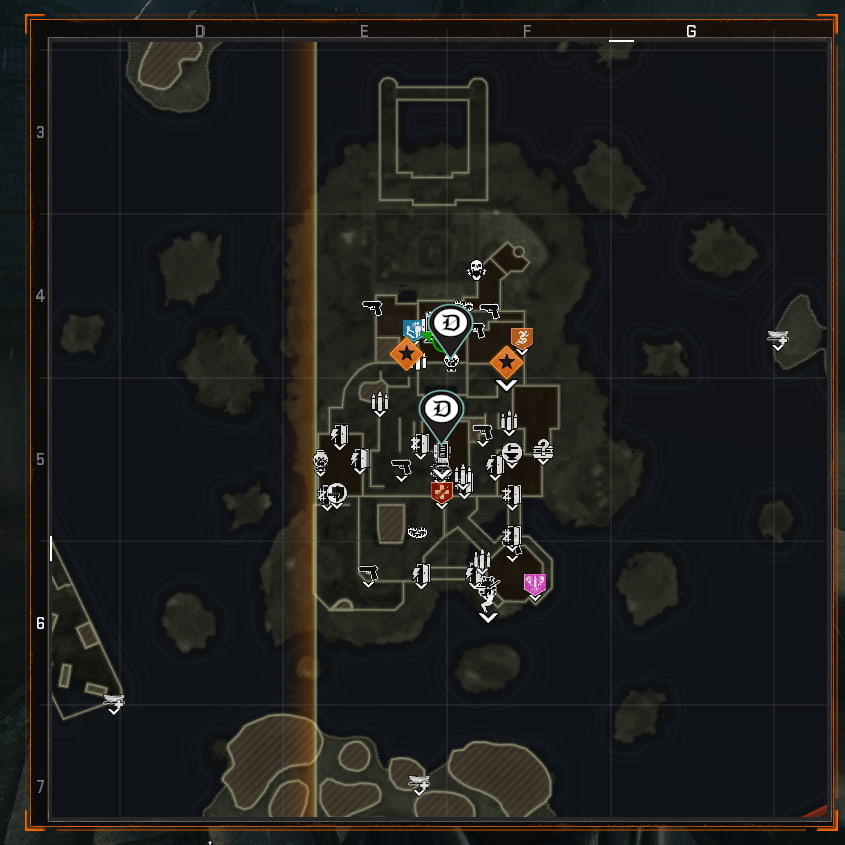Select the wreath-shaped marker in the courtyard

[417, 533]
